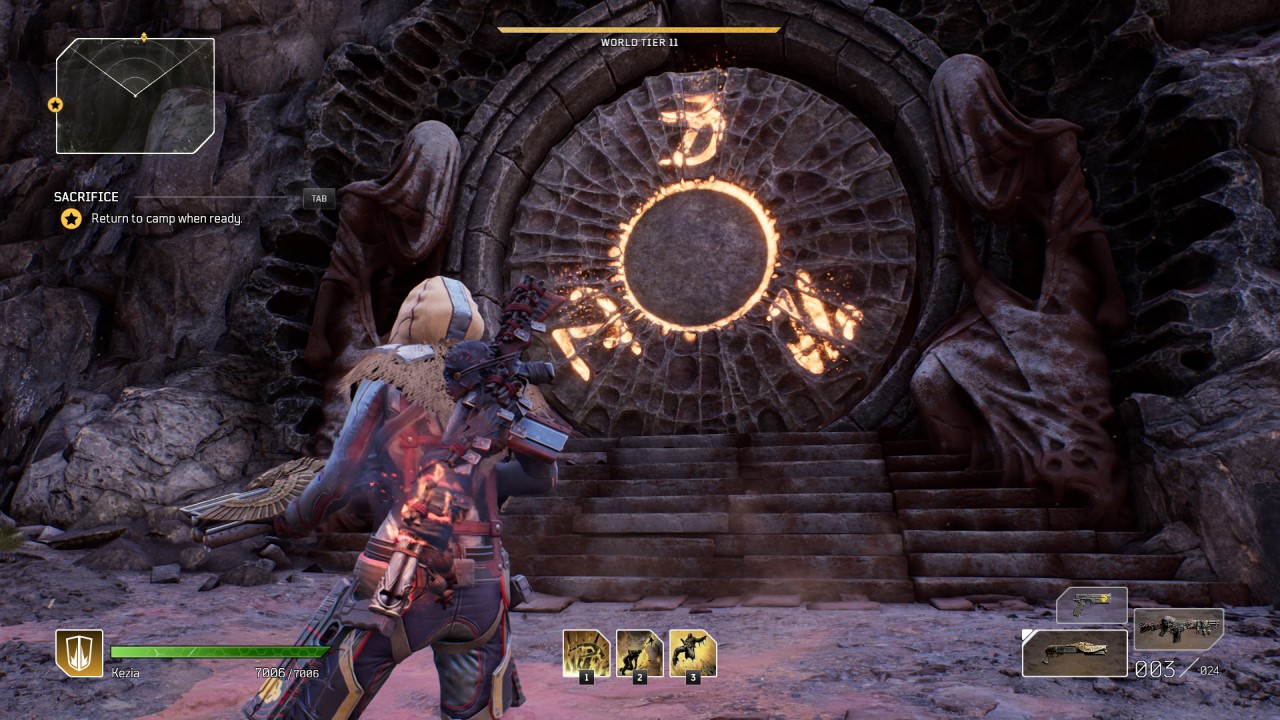1280x720 pixels.
Task: Choose the assault rifle weapon slot
Action: [x=1178, y=630]
